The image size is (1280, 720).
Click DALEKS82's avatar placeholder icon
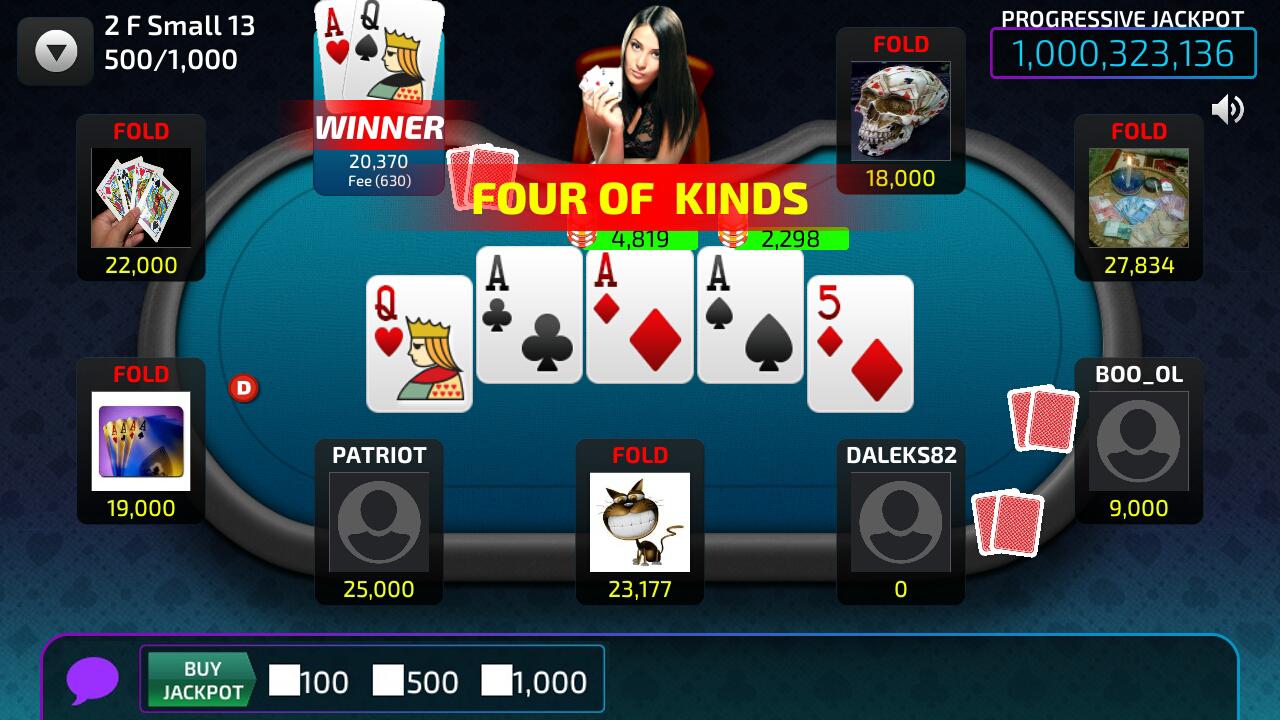click(899, 522)
